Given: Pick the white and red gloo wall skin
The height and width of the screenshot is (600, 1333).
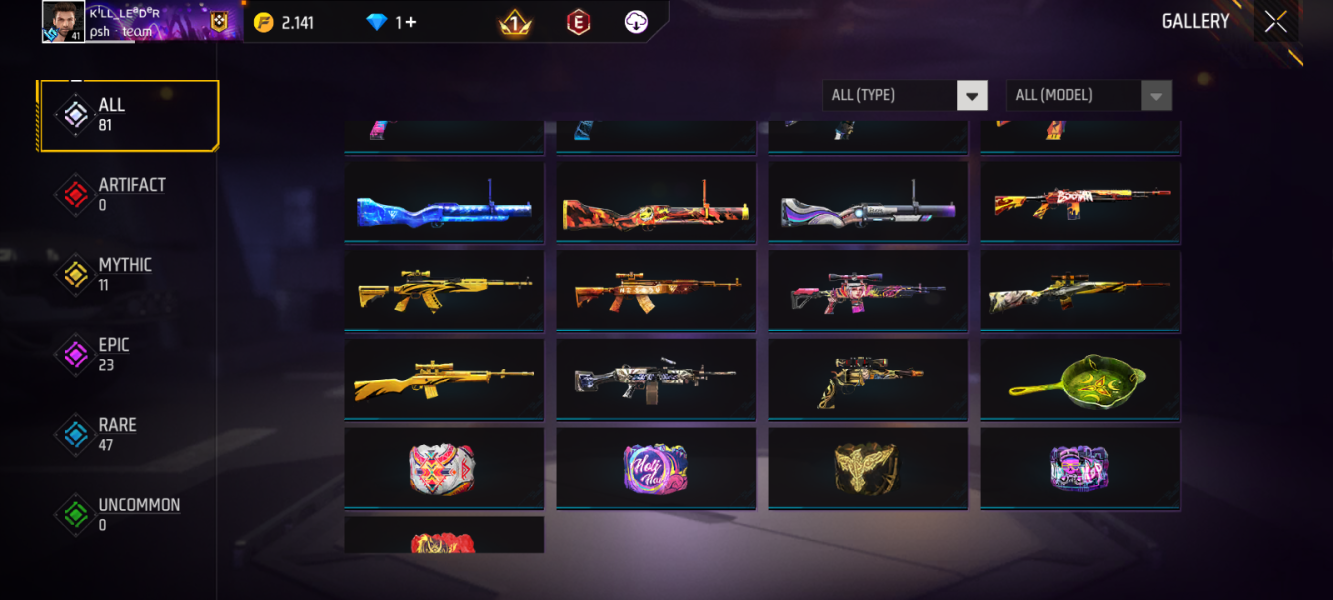Looking at the screenshot, I should [444, 468].
